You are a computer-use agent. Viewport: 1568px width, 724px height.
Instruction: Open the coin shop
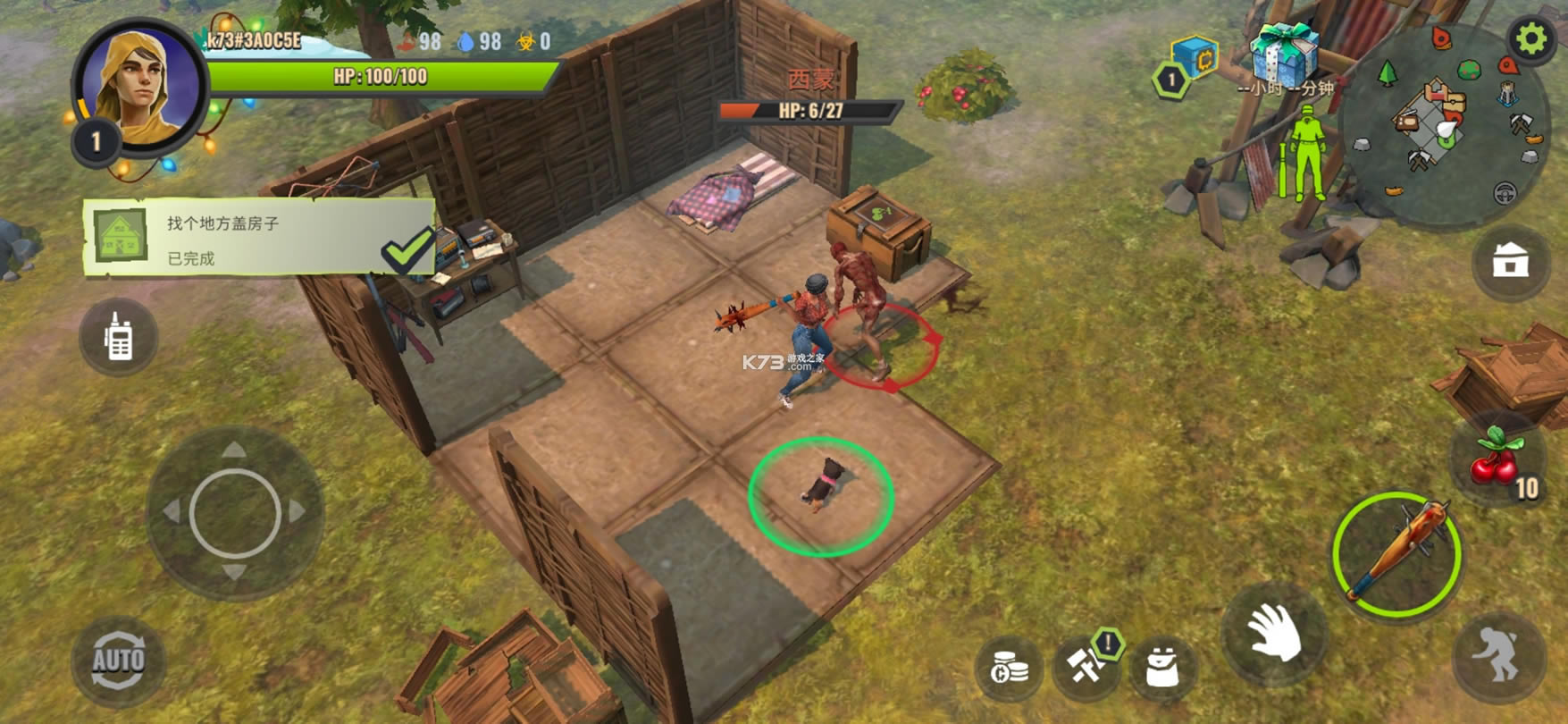tap(1010, 668)
